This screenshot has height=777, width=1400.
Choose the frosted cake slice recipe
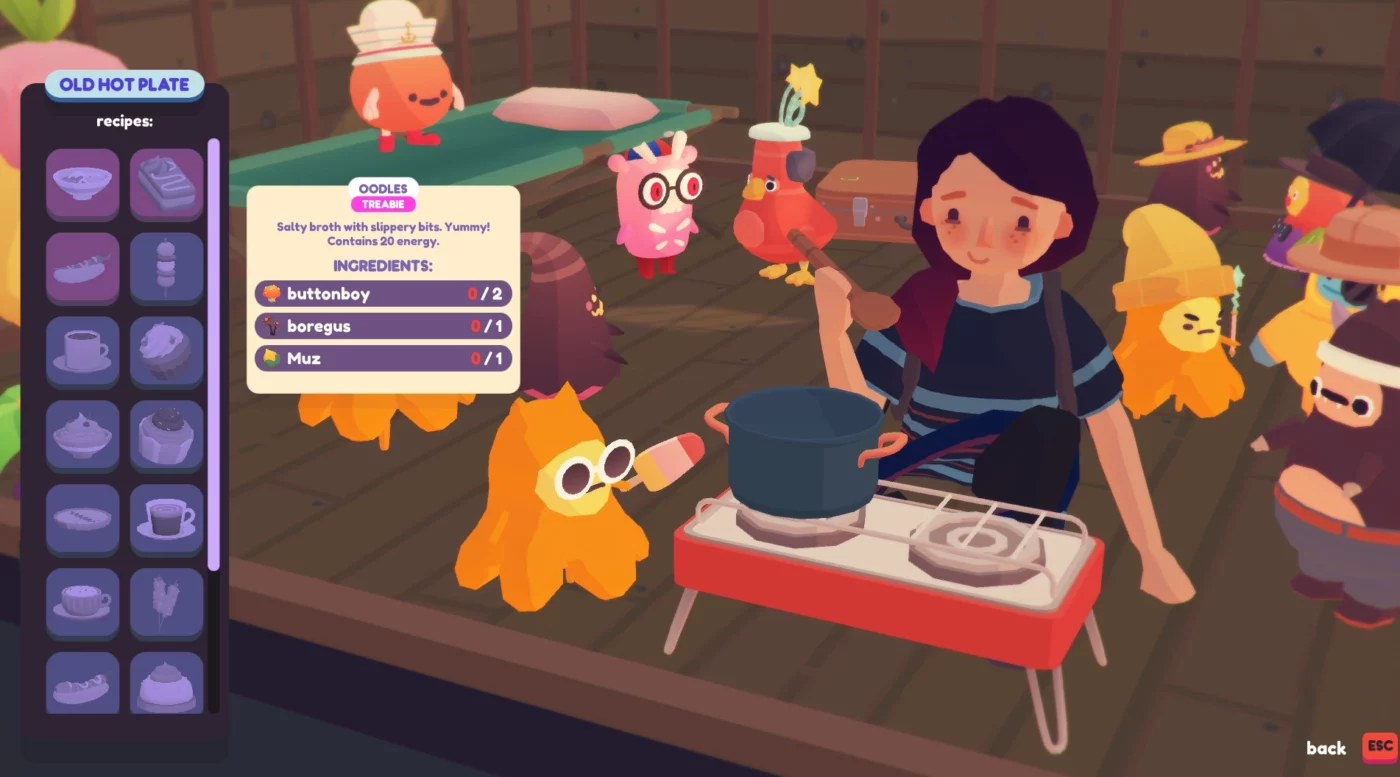(166, 185)
